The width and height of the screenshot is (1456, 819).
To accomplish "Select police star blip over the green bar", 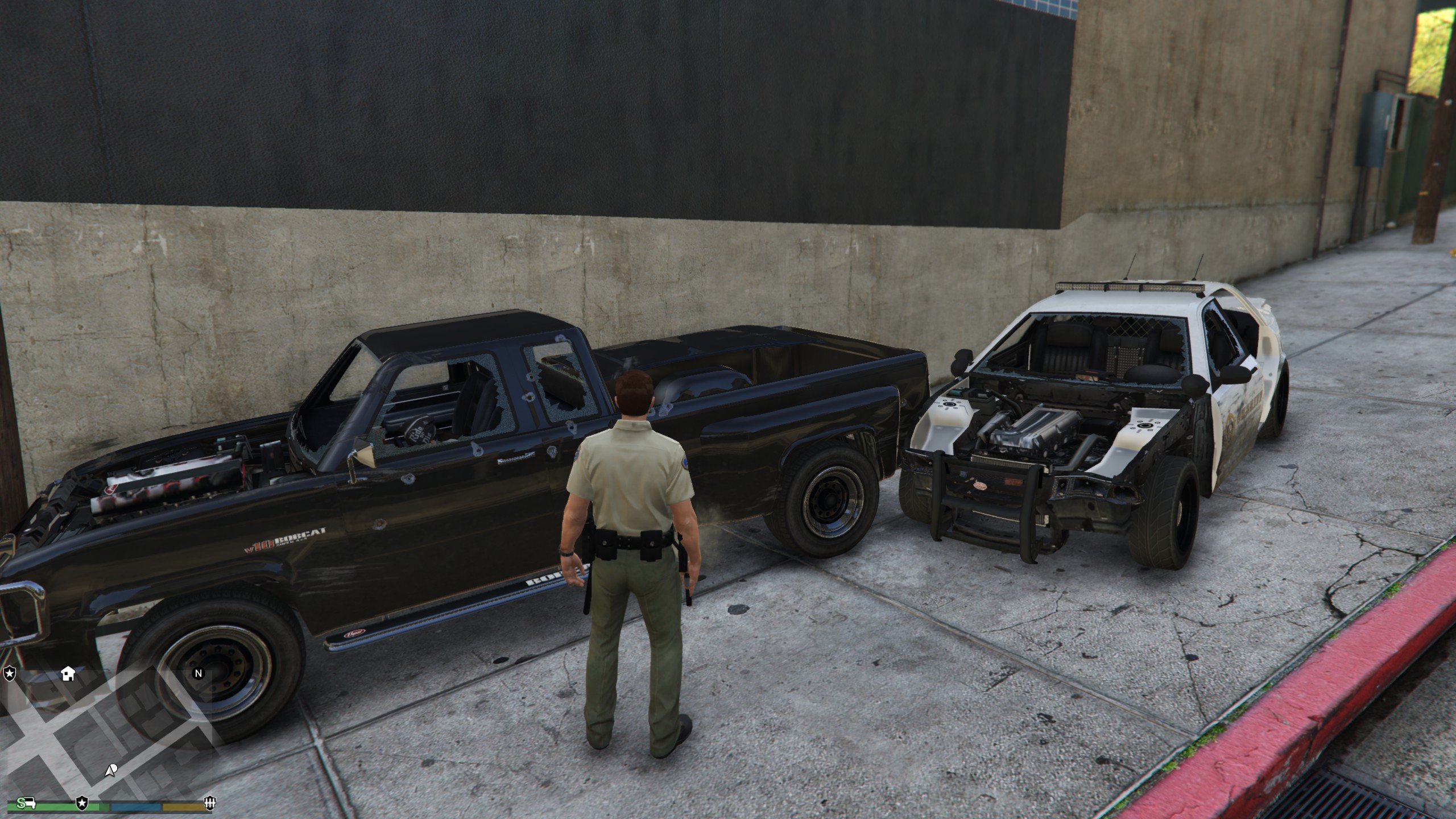I will pyautogui.click(x=82, y=804).
